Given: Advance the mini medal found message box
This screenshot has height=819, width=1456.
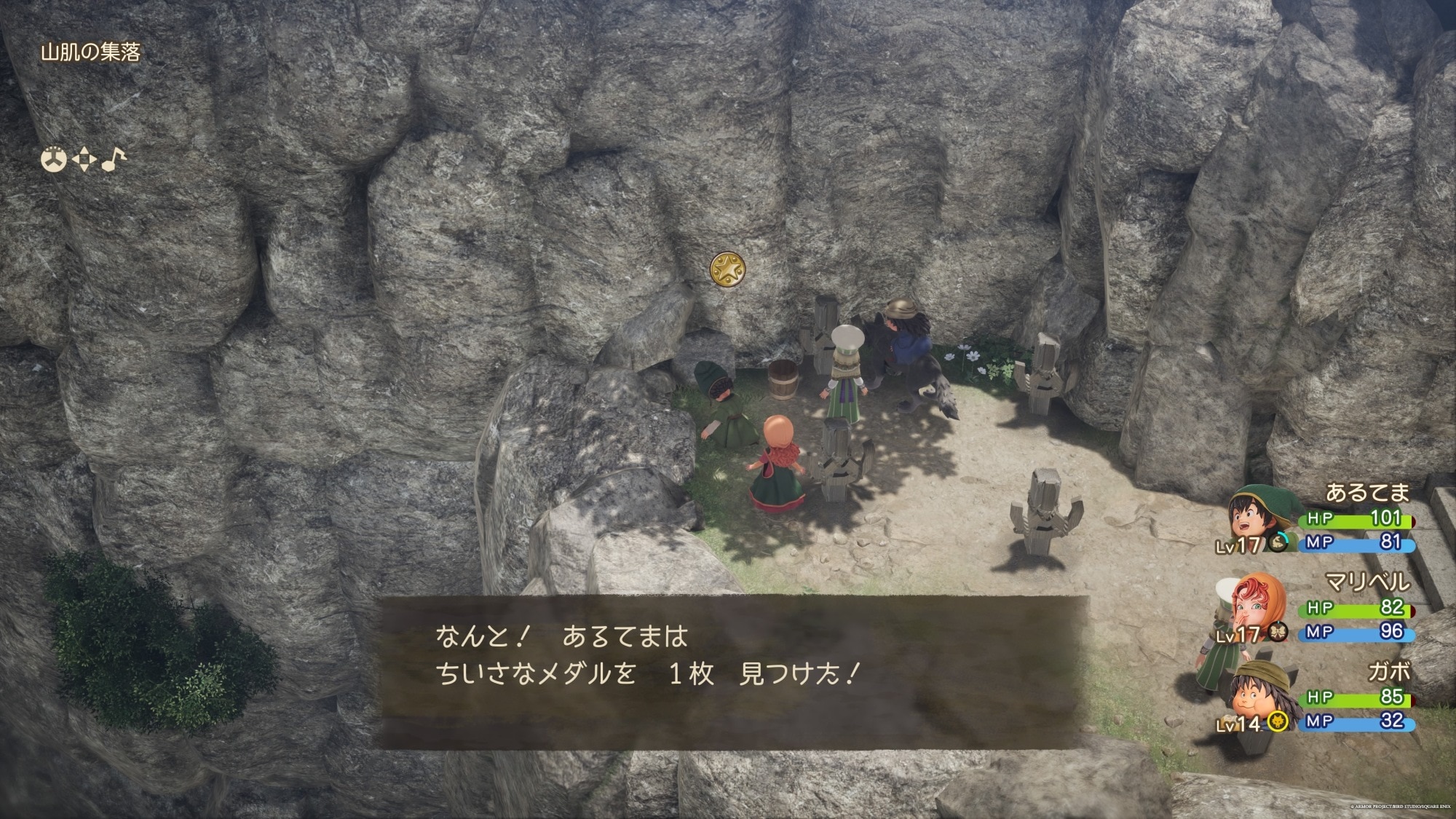Looking at the screenshot, I should (x=734, y=671).
